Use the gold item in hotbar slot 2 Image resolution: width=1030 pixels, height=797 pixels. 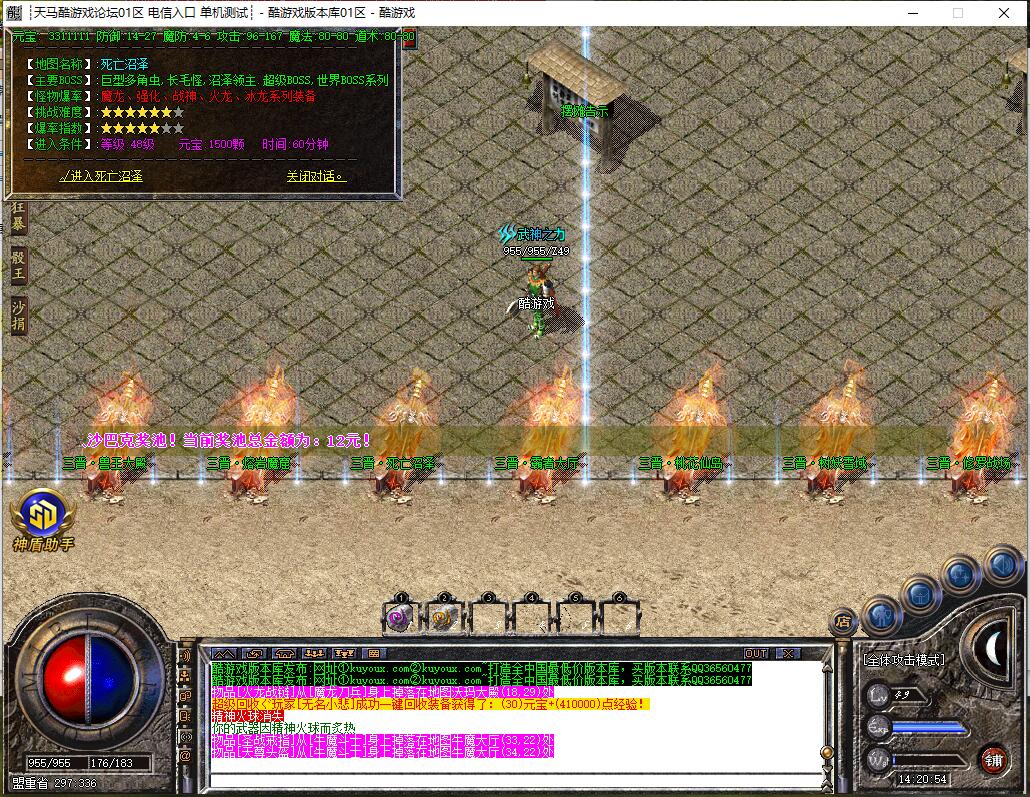443,618
